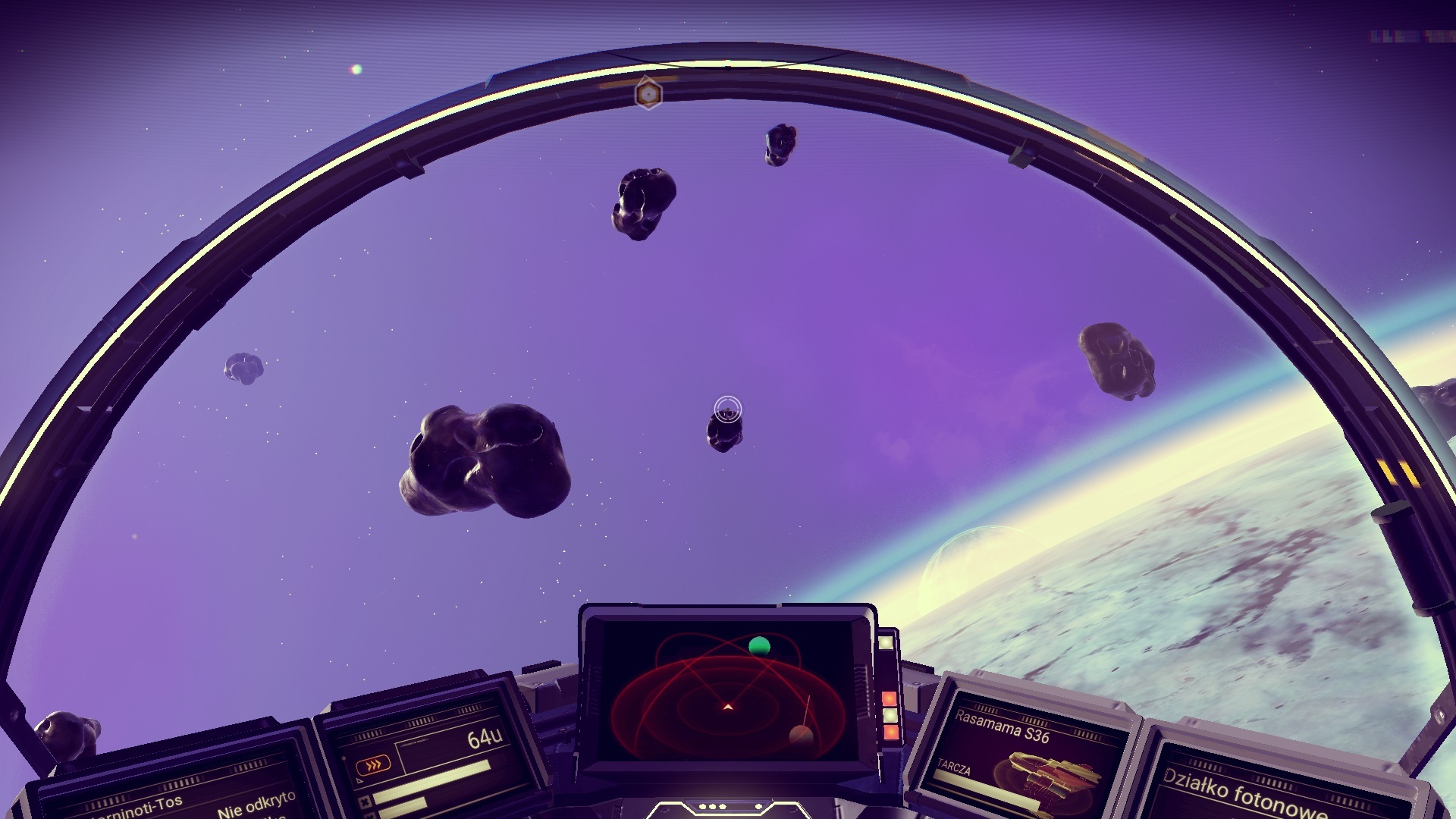This screenshot has height=819, width=1456.
Task: Click the hexagonal waypoint marker
Action: pyautogui.click(x=648, y=94)
